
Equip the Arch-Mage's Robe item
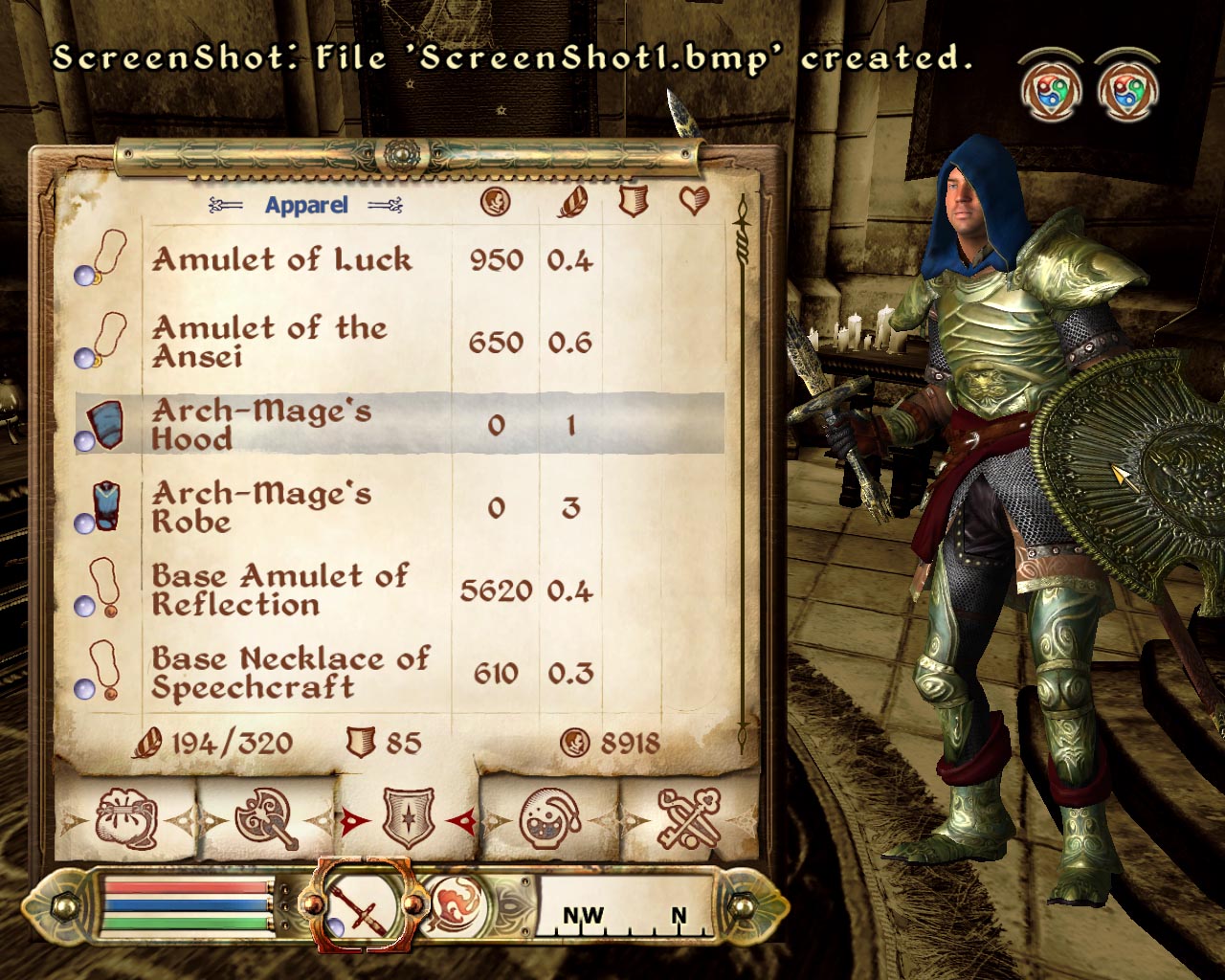pyautogui.click(x=261, y=507)
